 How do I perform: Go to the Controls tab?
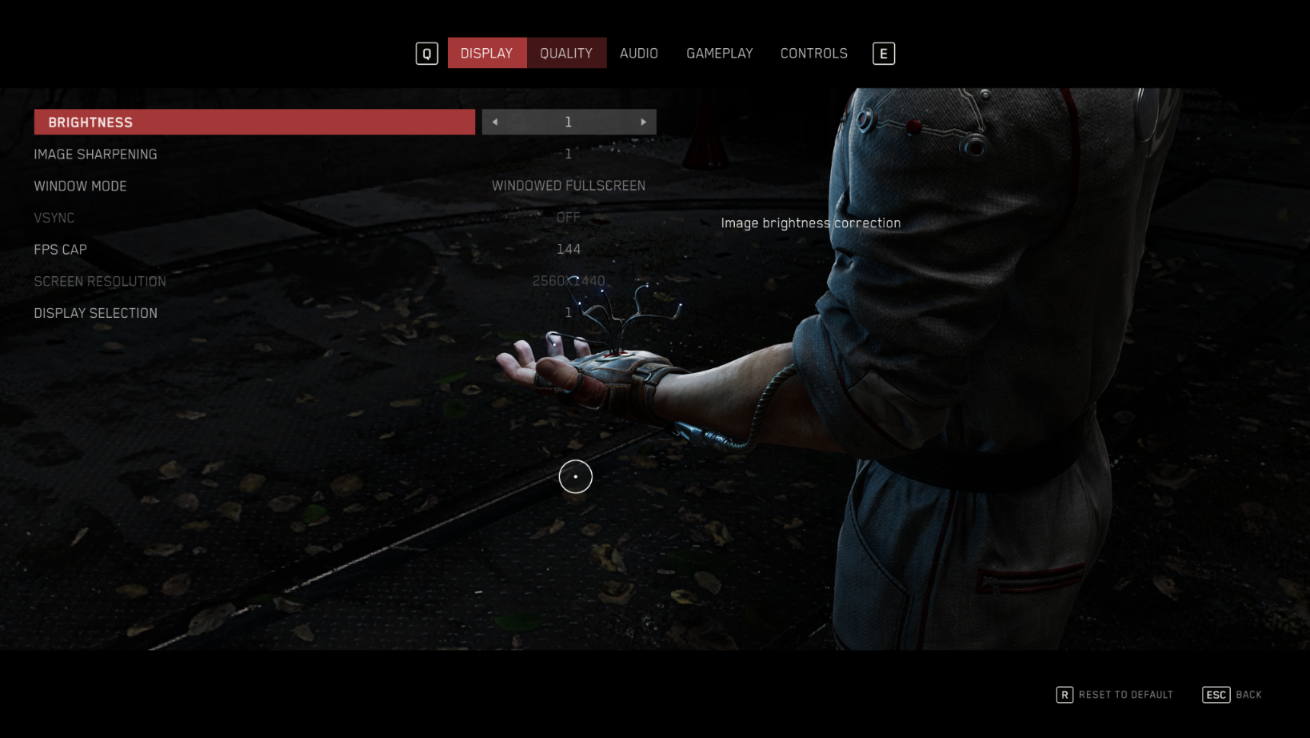tap(813, 53)
